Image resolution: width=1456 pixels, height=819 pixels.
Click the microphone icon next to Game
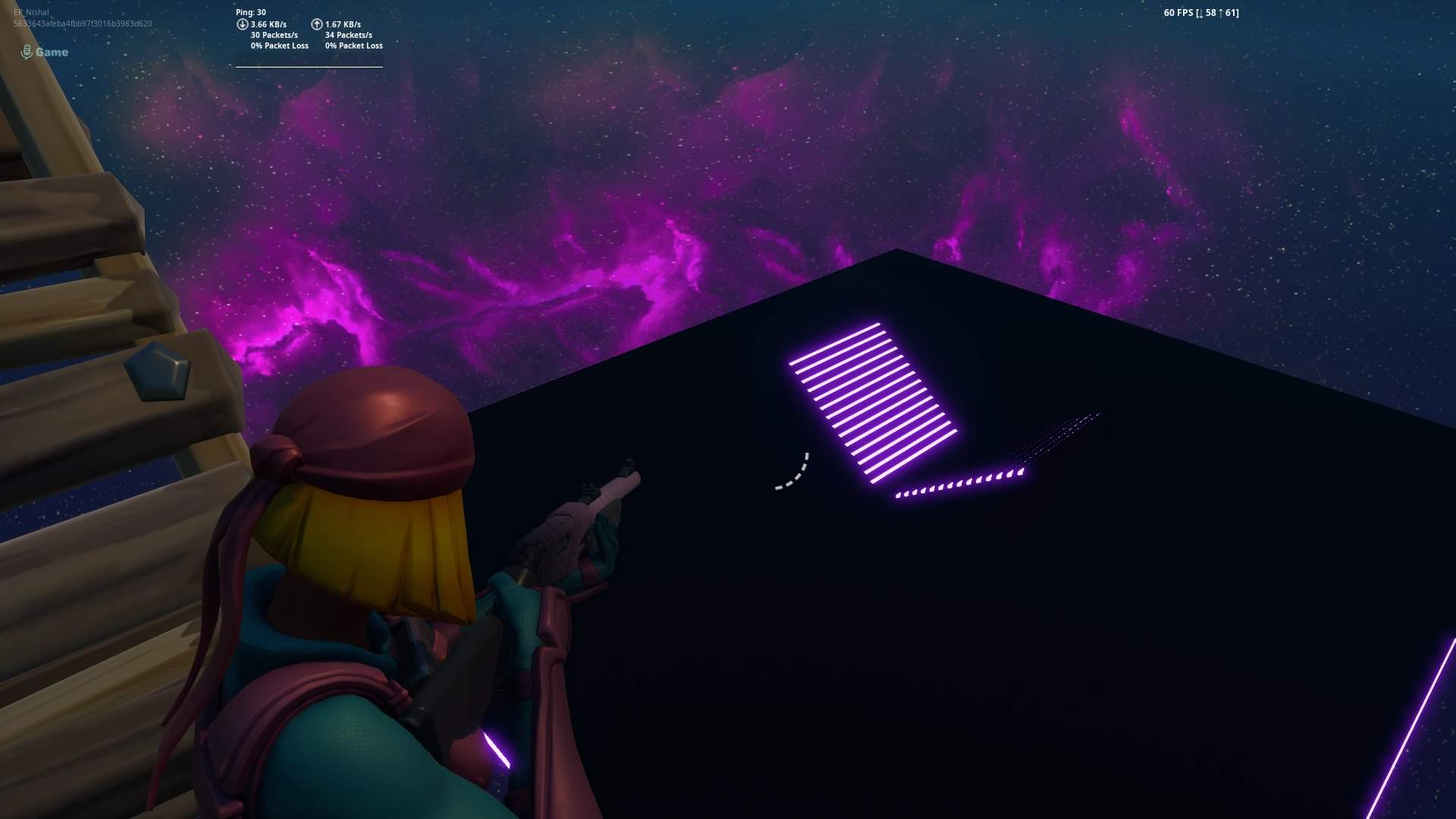click(x=27, y=52)
